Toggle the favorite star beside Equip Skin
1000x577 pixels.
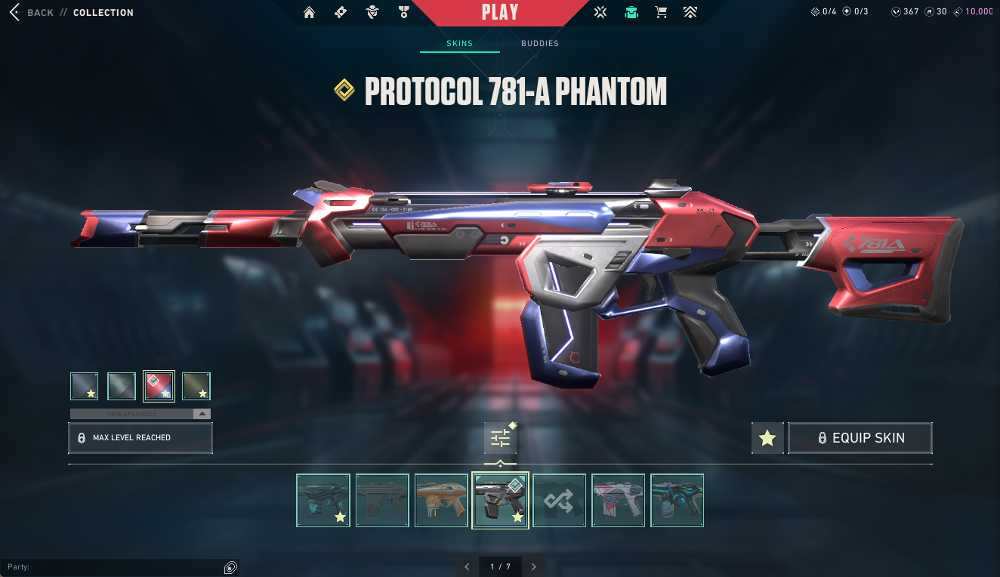point(767,438)
